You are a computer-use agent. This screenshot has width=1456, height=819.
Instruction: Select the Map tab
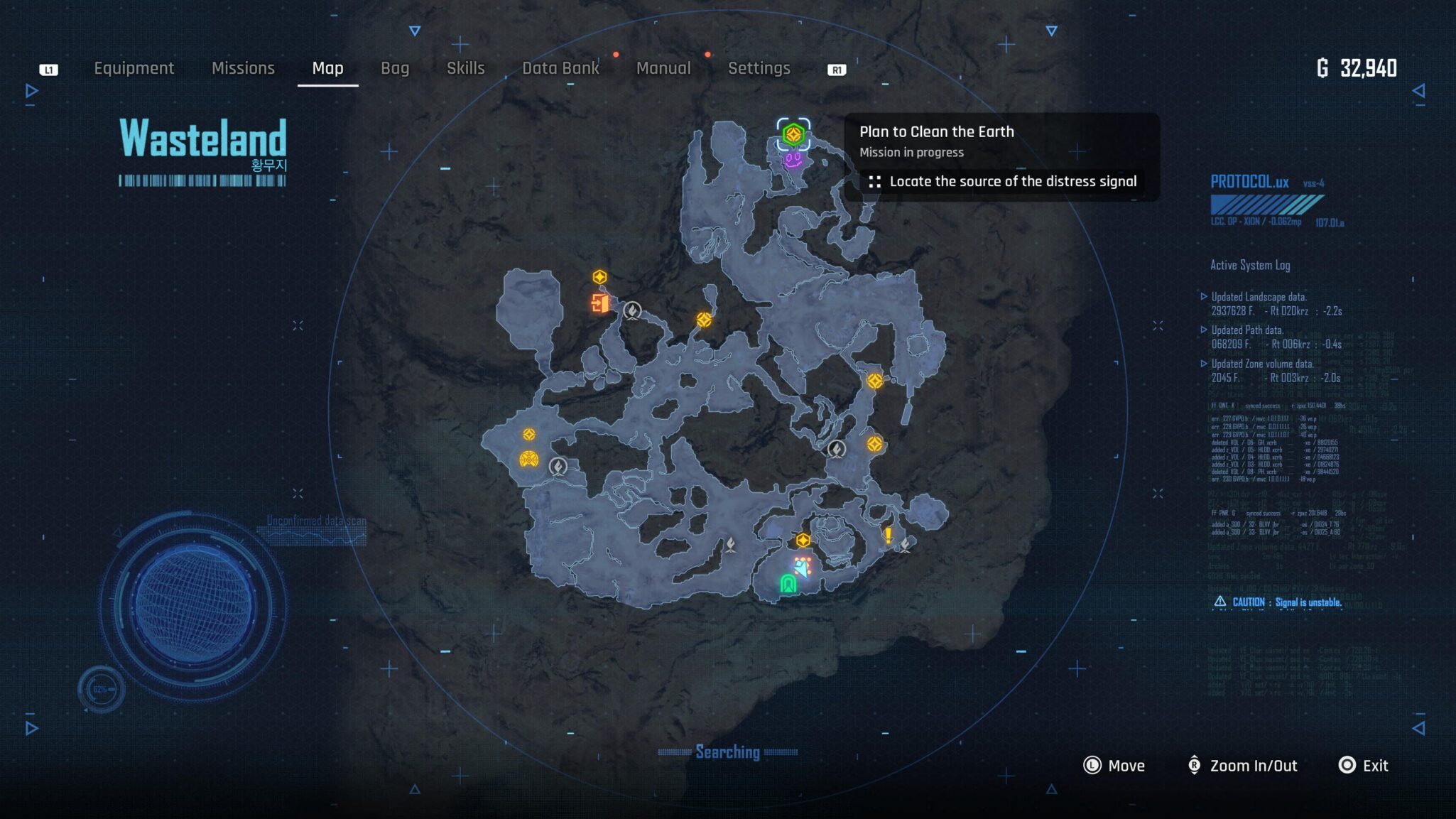[327, 68]
